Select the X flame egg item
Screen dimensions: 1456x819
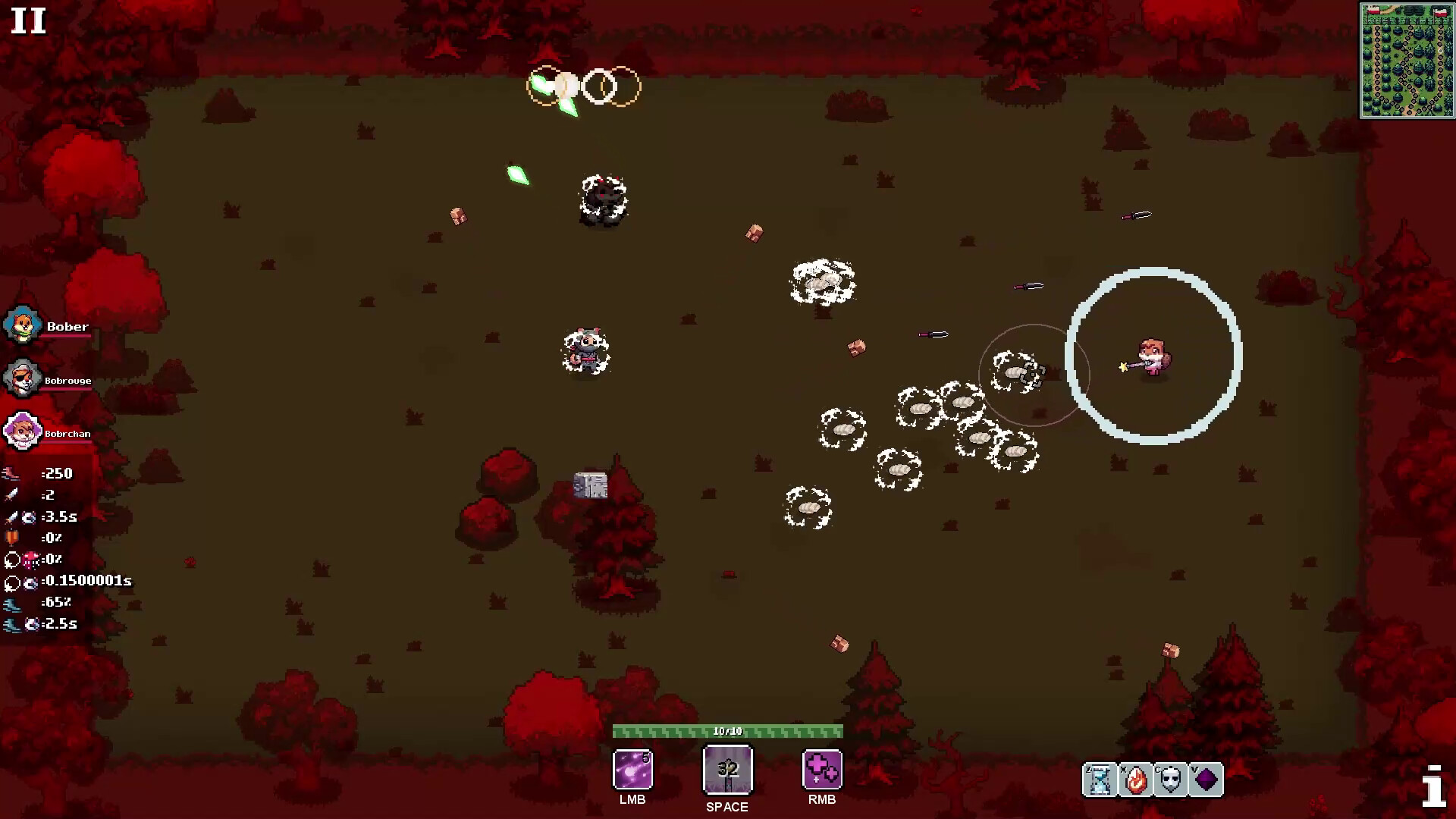(1134, 780)
